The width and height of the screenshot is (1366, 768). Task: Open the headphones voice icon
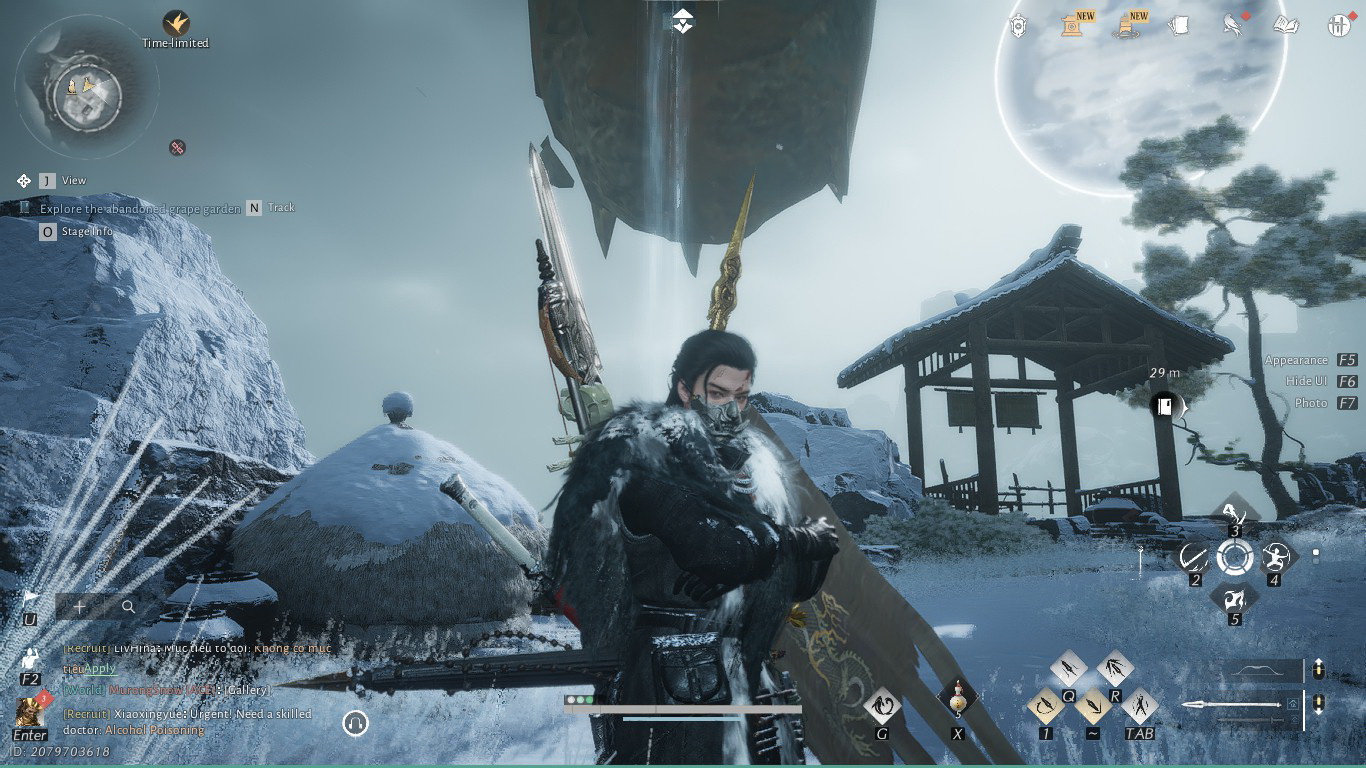click(x=355, y=723)
